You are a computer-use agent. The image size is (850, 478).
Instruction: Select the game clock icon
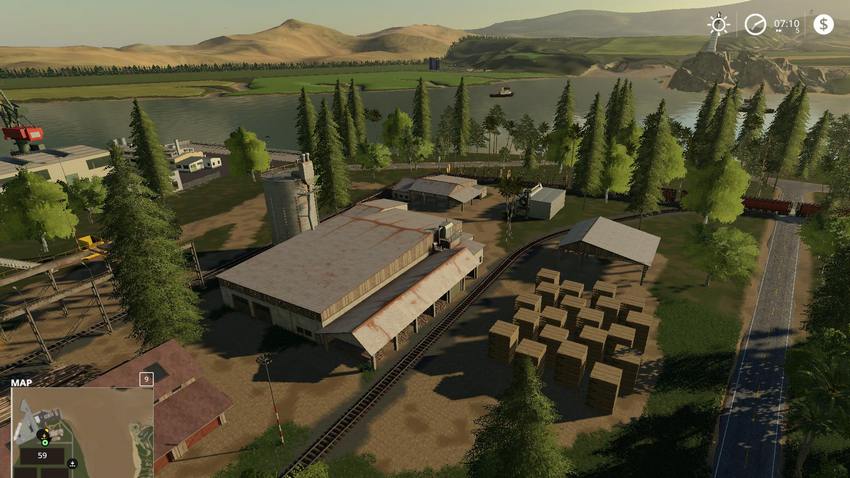point(755,24)
